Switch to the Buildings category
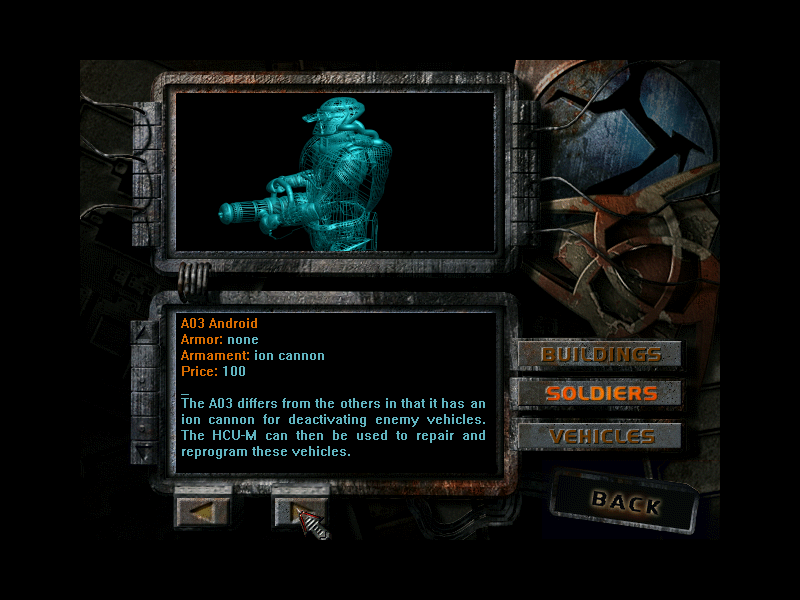 tap(600, 354)
